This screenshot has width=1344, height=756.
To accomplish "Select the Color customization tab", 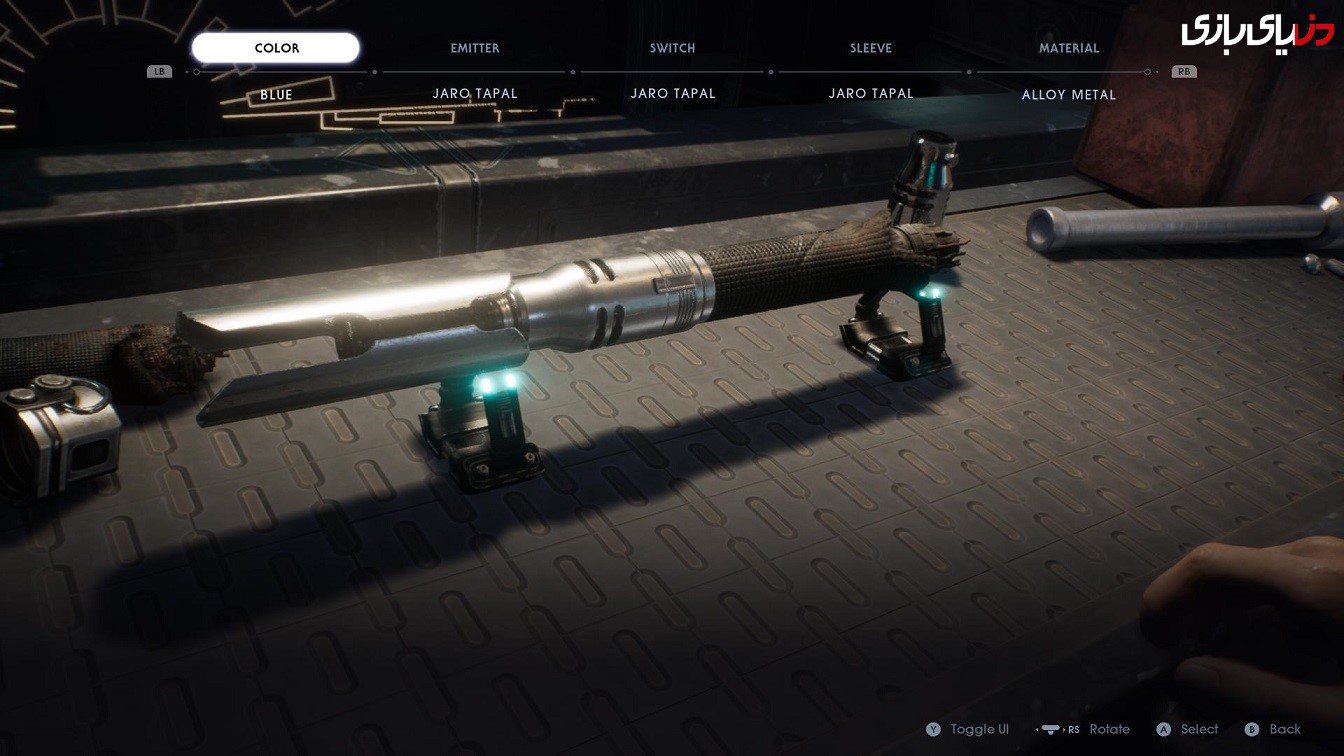I will point(276,48).
